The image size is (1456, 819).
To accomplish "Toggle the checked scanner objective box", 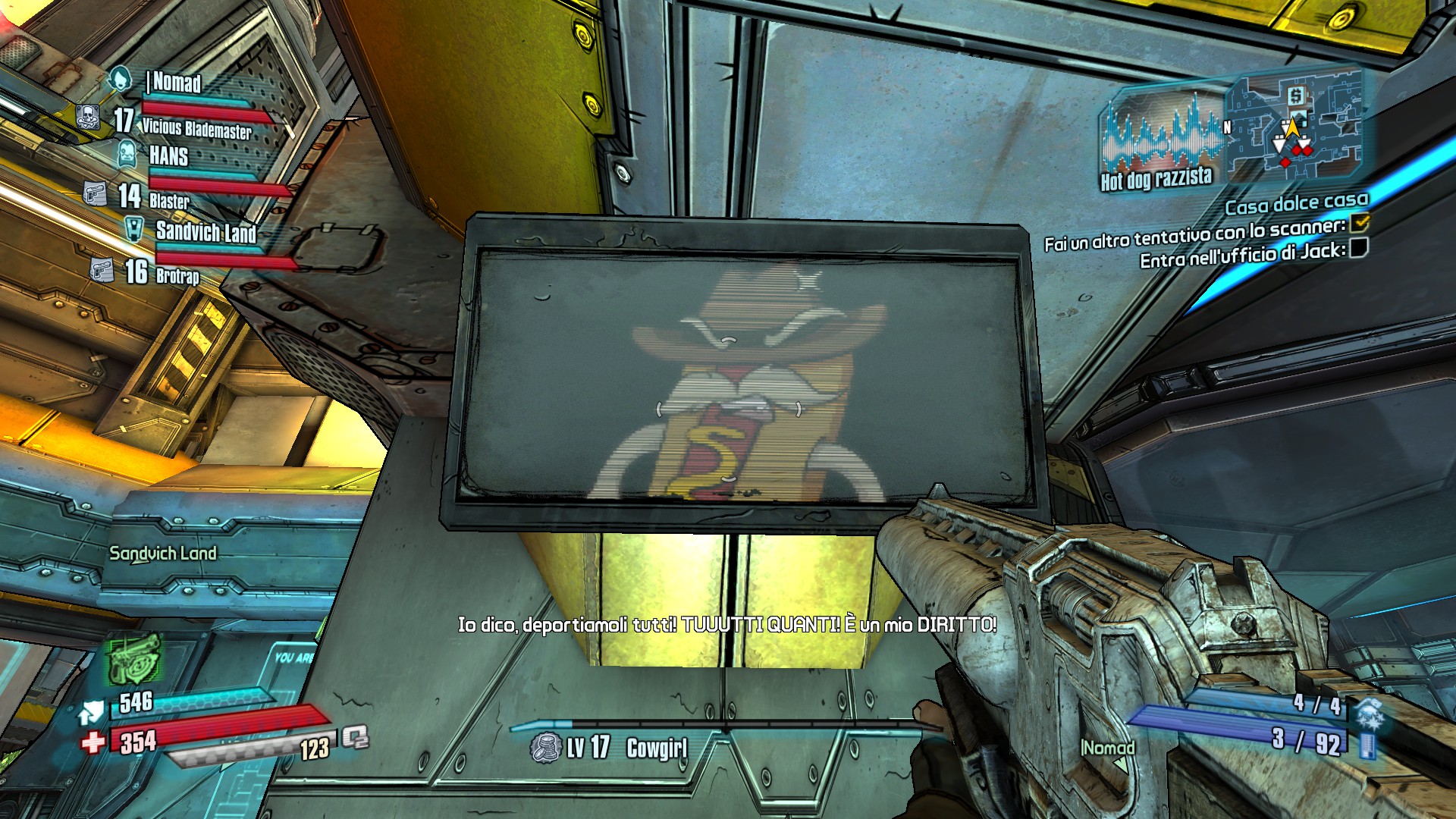I will [x=1360, y=222].
